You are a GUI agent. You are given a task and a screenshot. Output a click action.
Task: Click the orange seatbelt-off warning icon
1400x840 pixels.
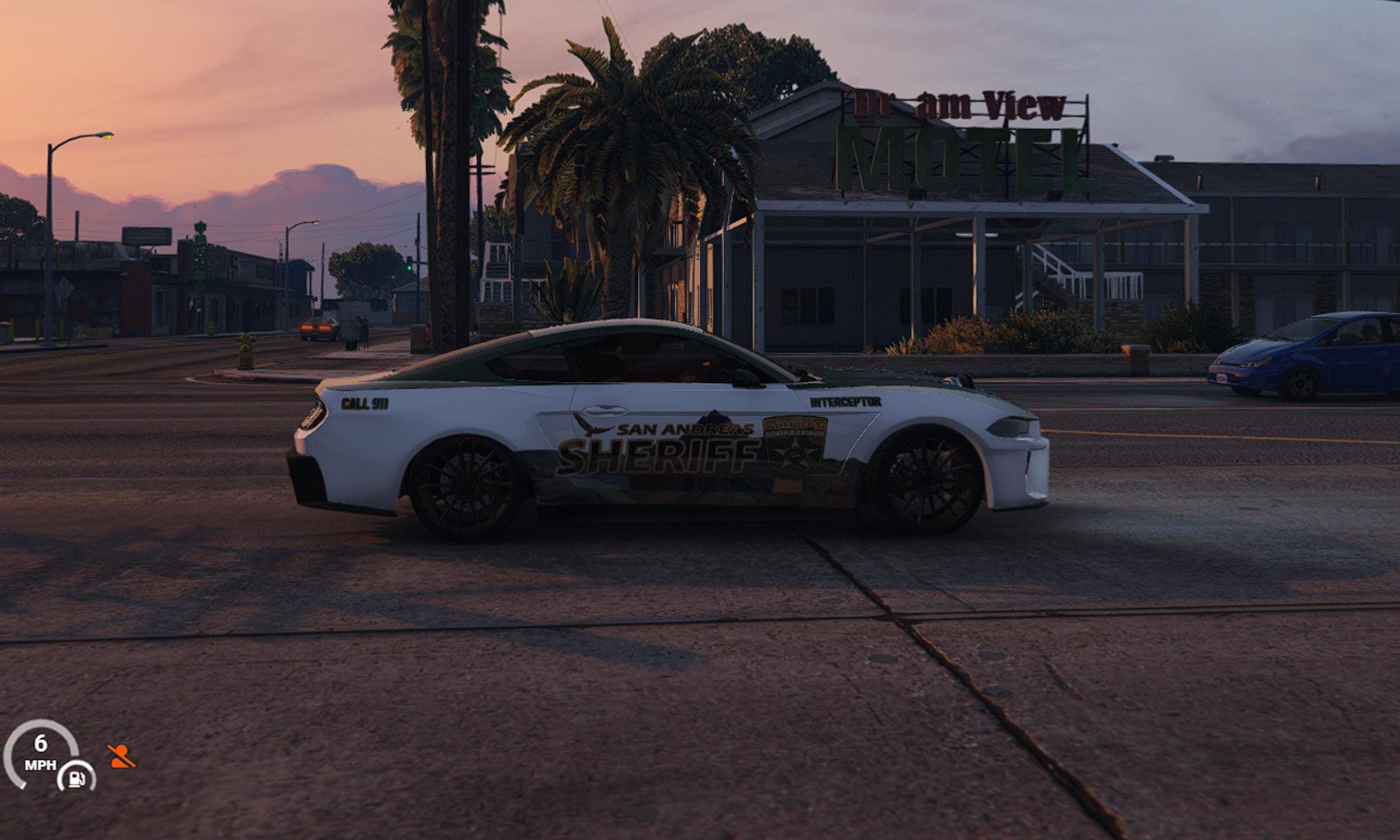tap(121, 757)
